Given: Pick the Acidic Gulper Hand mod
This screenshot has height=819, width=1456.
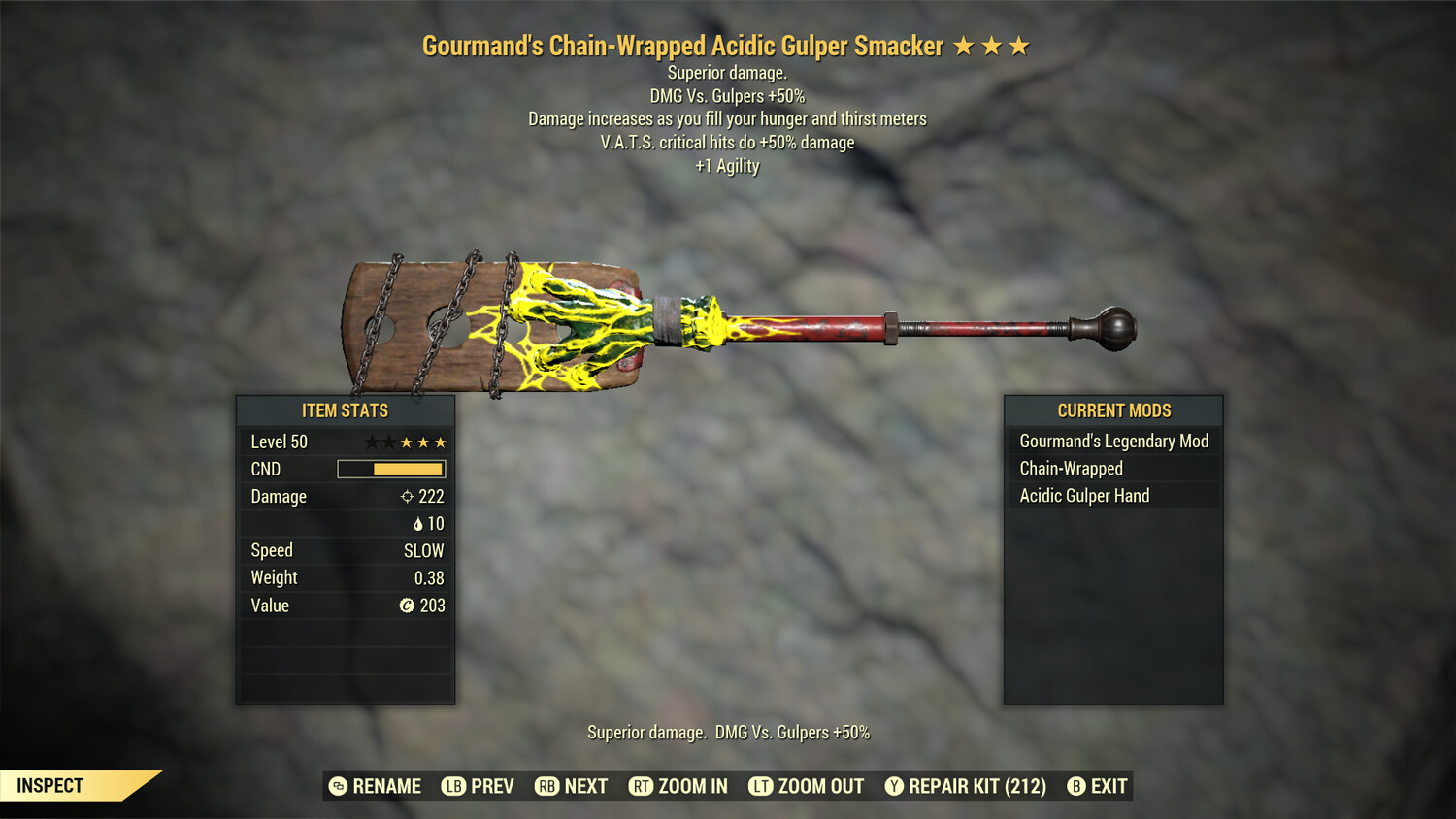Looking at the screenshot, I should pyautogui.click(x=1113, y=496).
